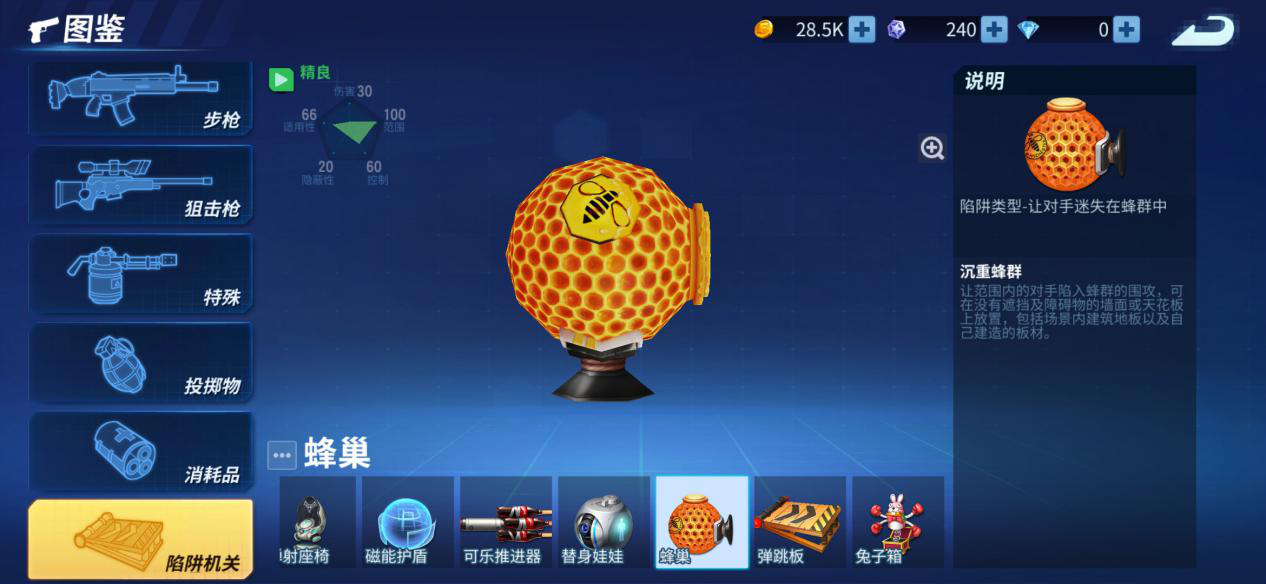Select the 特殊 special weapons category
This screenshot has height=584, width=1266.
140,274
